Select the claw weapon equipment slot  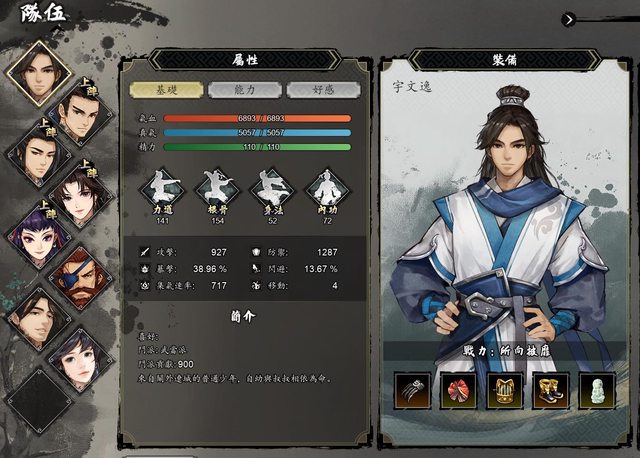pos(413,390)
